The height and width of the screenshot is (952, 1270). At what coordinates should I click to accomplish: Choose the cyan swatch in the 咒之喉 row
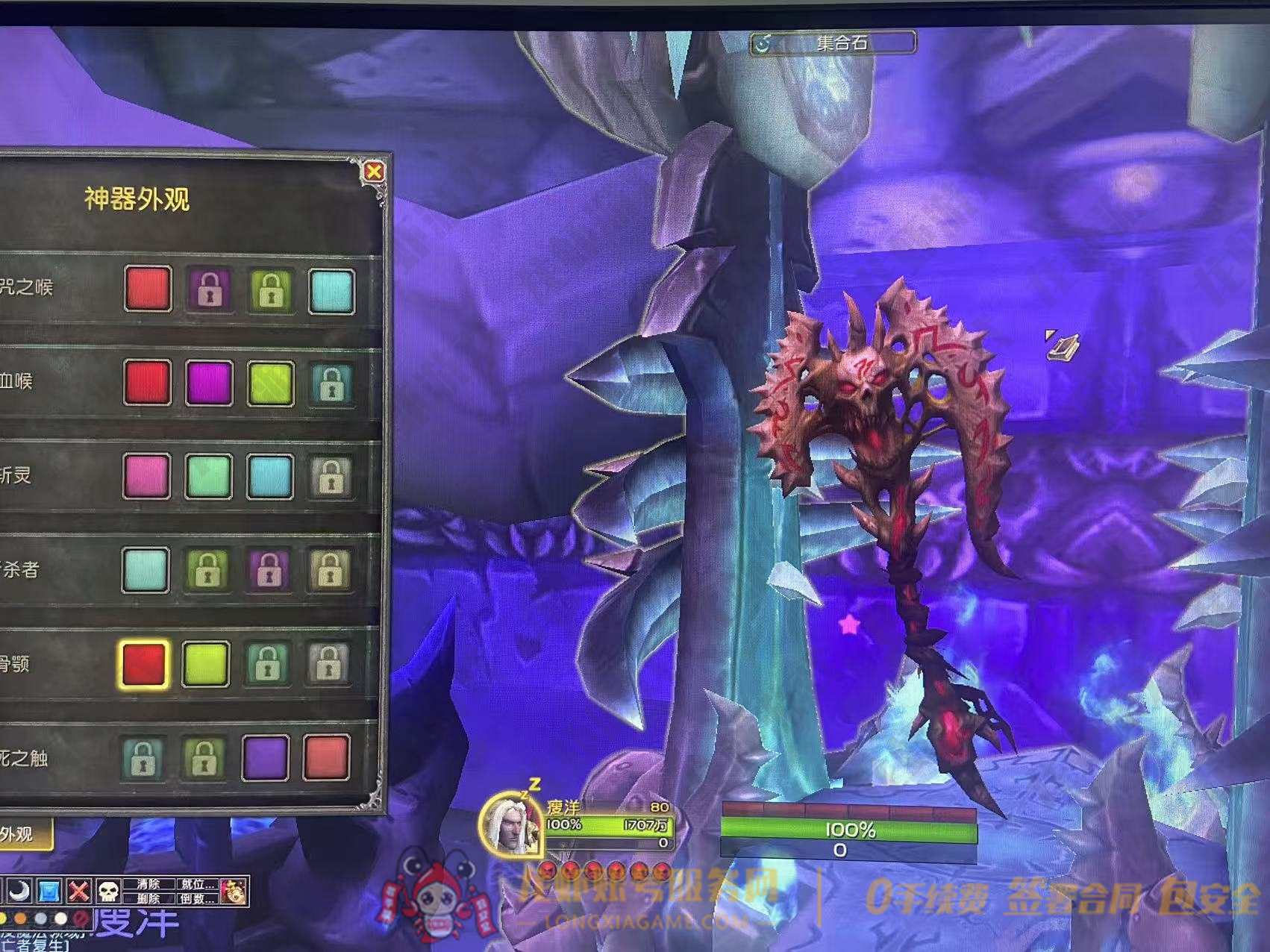331,290
